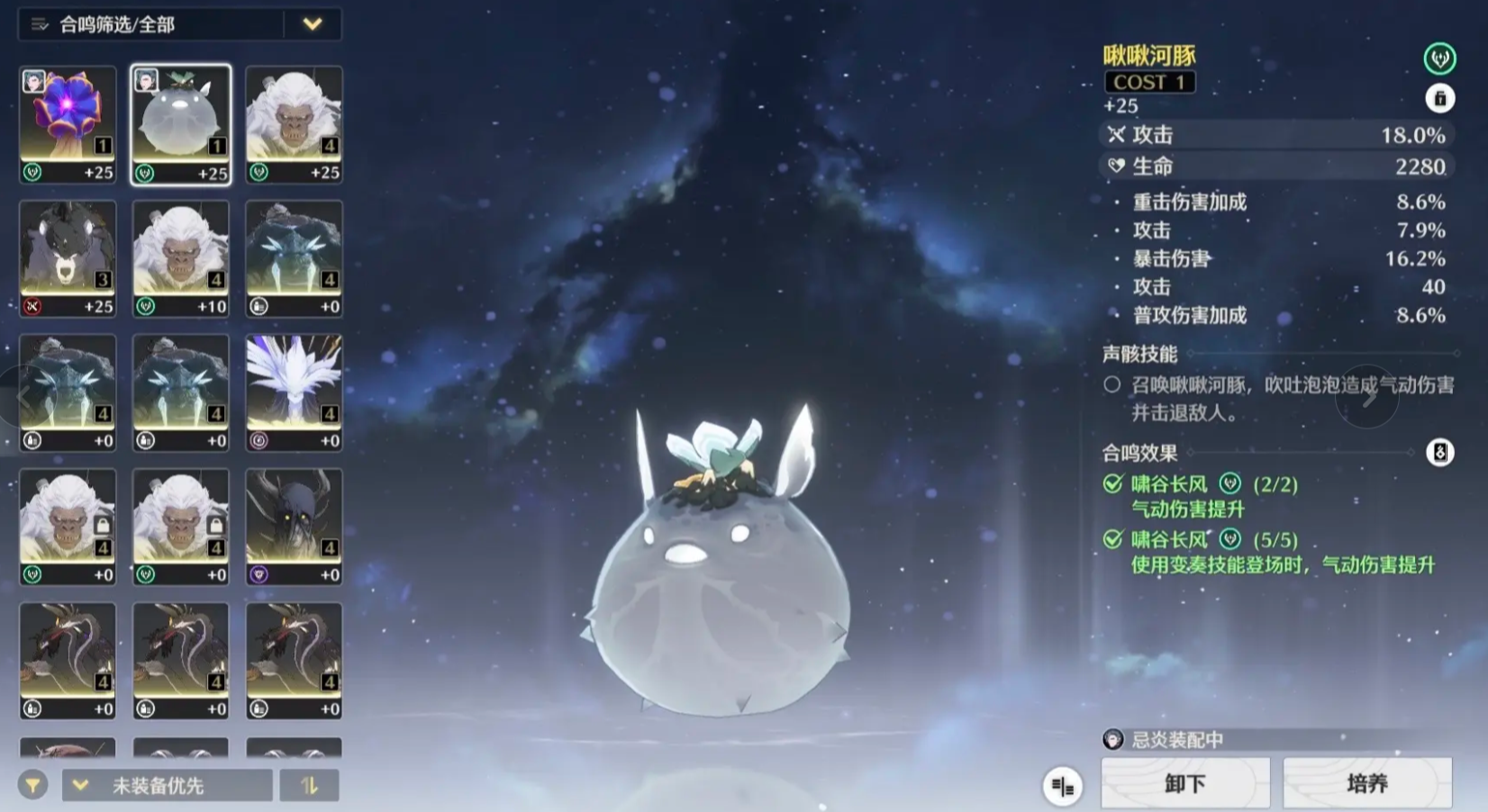Screen dimensions: 1488x812
Task: Click the sort order icon beside 未装备优先
Action: coord(310,785)
